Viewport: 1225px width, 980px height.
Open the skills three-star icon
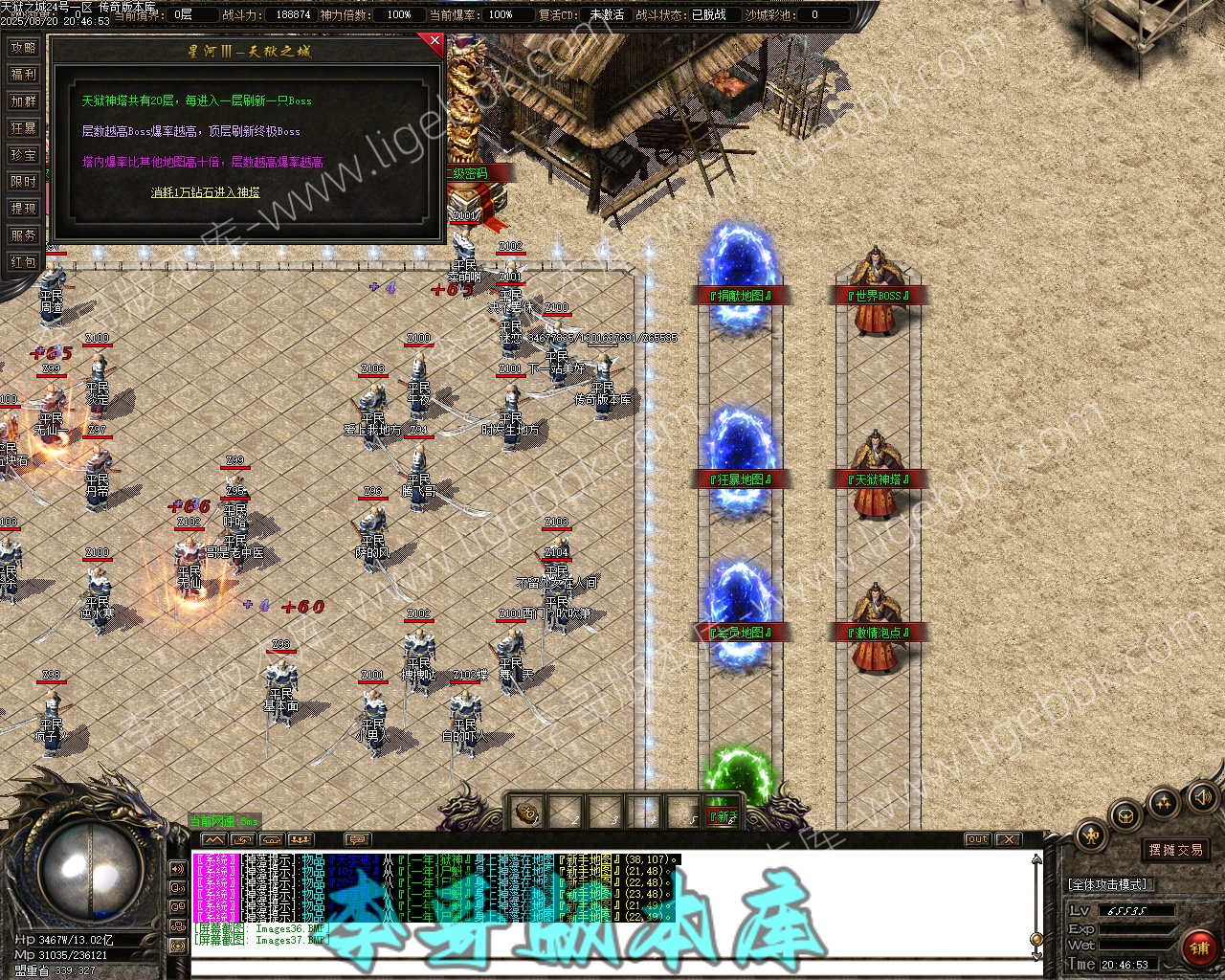click(x=1164, y=802)
